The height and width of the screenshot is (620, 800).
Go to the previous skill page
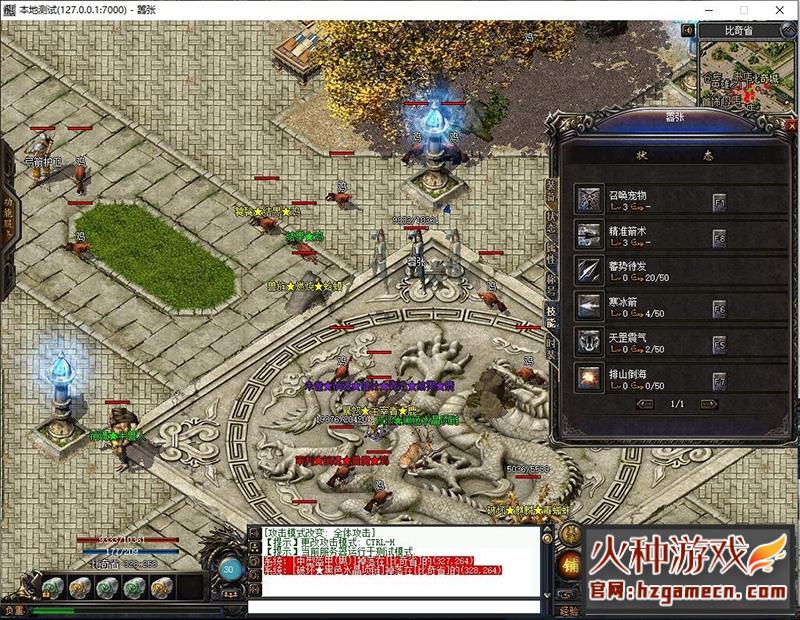pyautogui.click(x=646, y=404)
